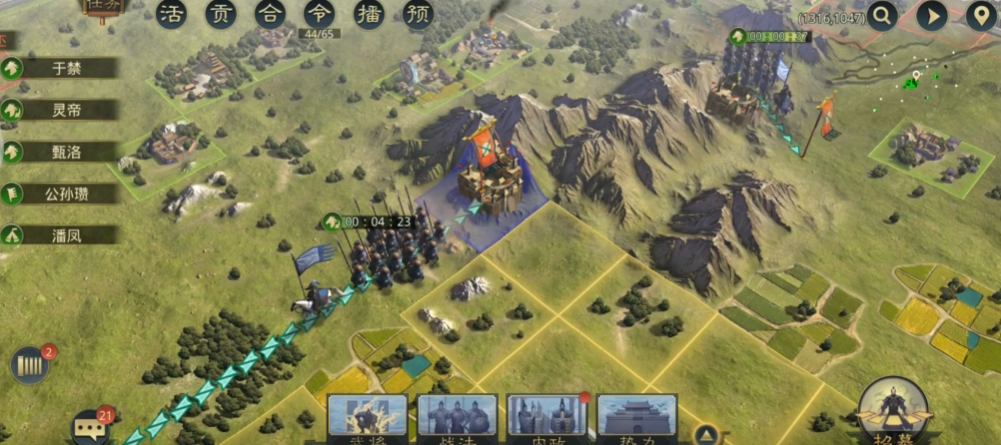
Task: Select general 潘凤 from the list
Action: pyautogui.click(x=60, y=236)
